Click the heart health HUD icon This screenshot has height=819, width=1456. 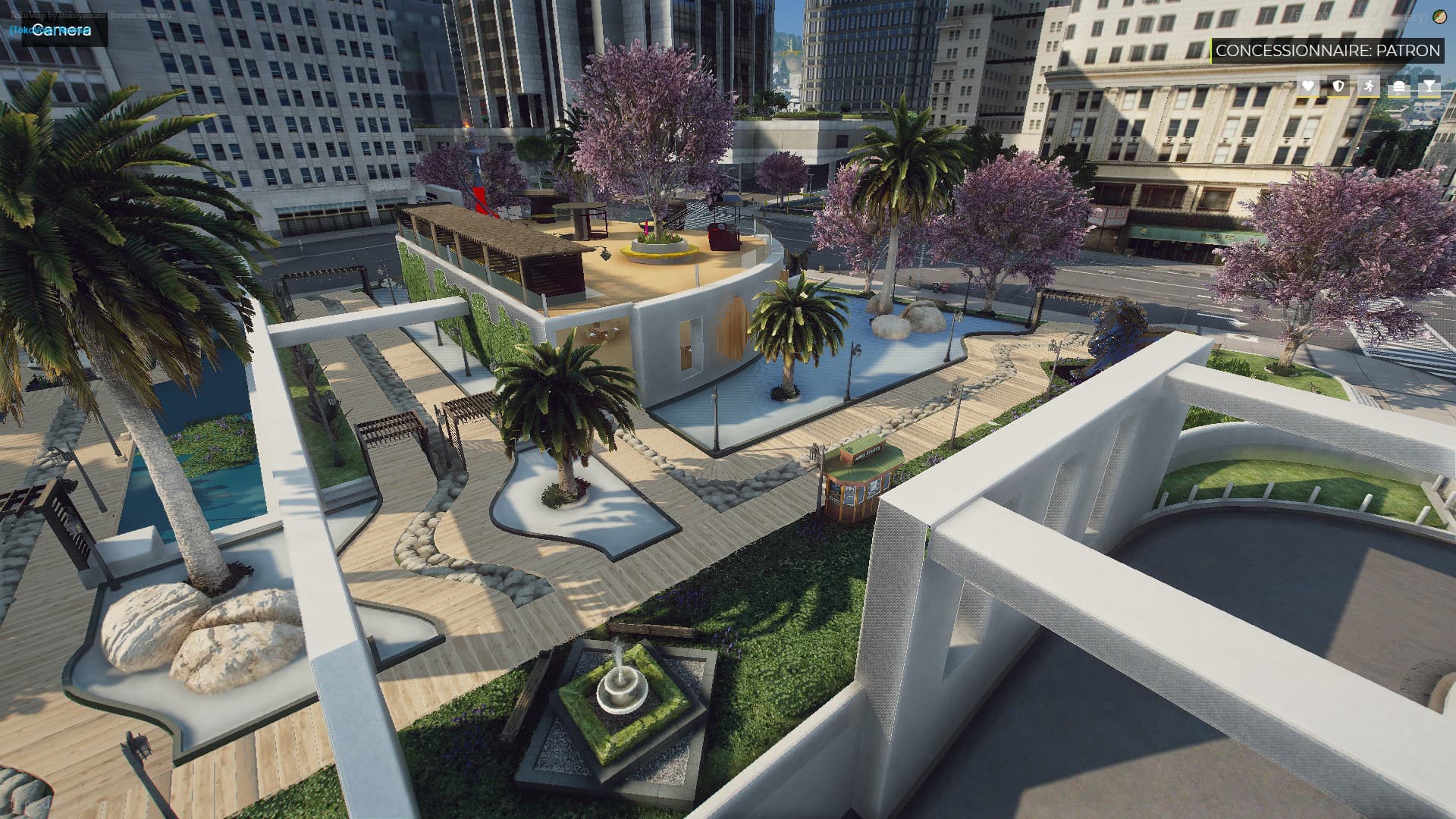click(1308, 86)
